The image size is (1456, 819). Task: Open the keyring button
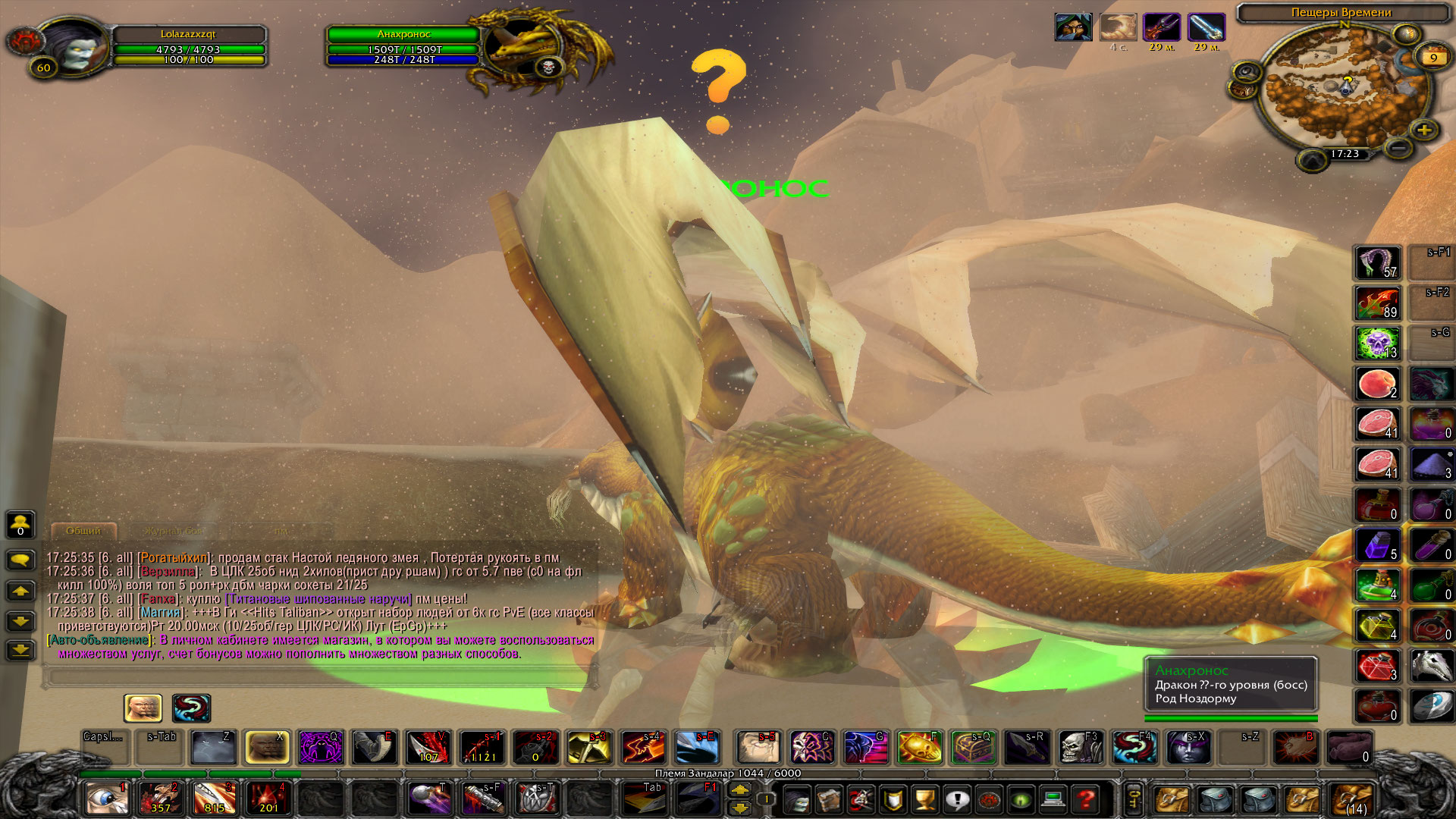[x=1134, y=799]
